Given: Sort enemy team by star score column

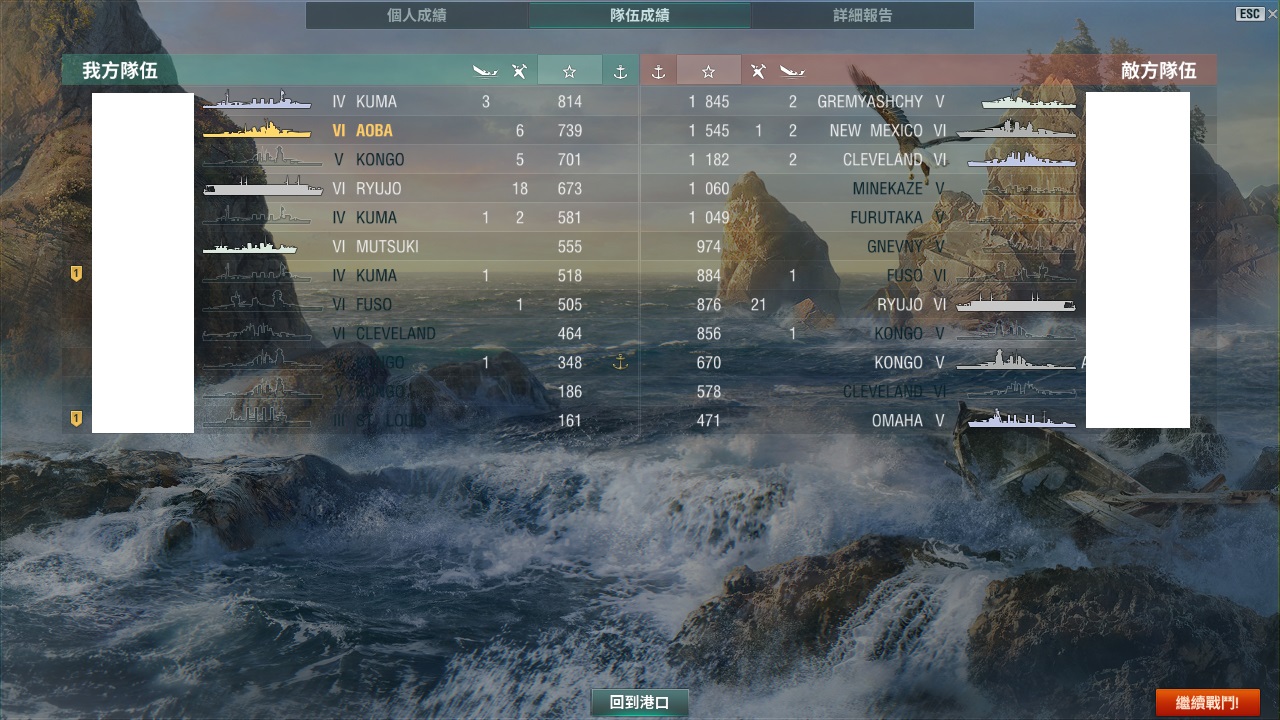Looking at the screenshot, I should coord(708,71).
